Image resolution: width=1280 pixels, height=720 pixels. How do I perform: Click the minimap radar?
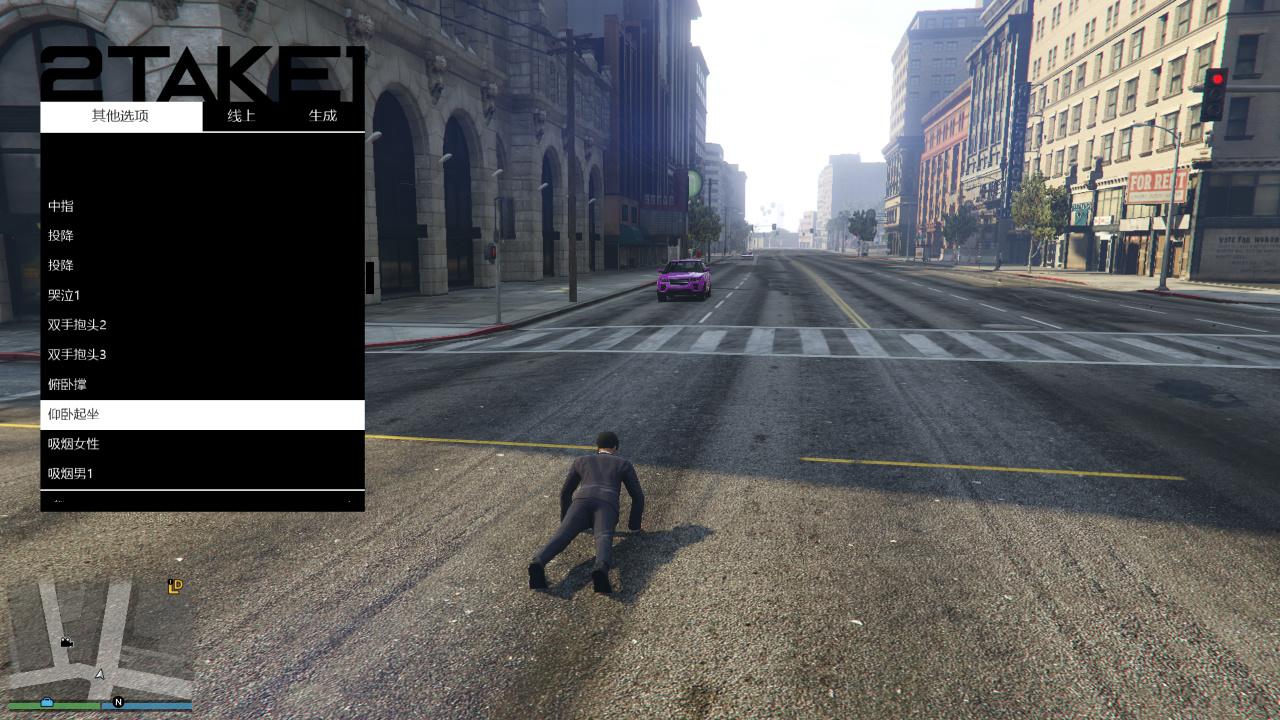tap(99, 642)
